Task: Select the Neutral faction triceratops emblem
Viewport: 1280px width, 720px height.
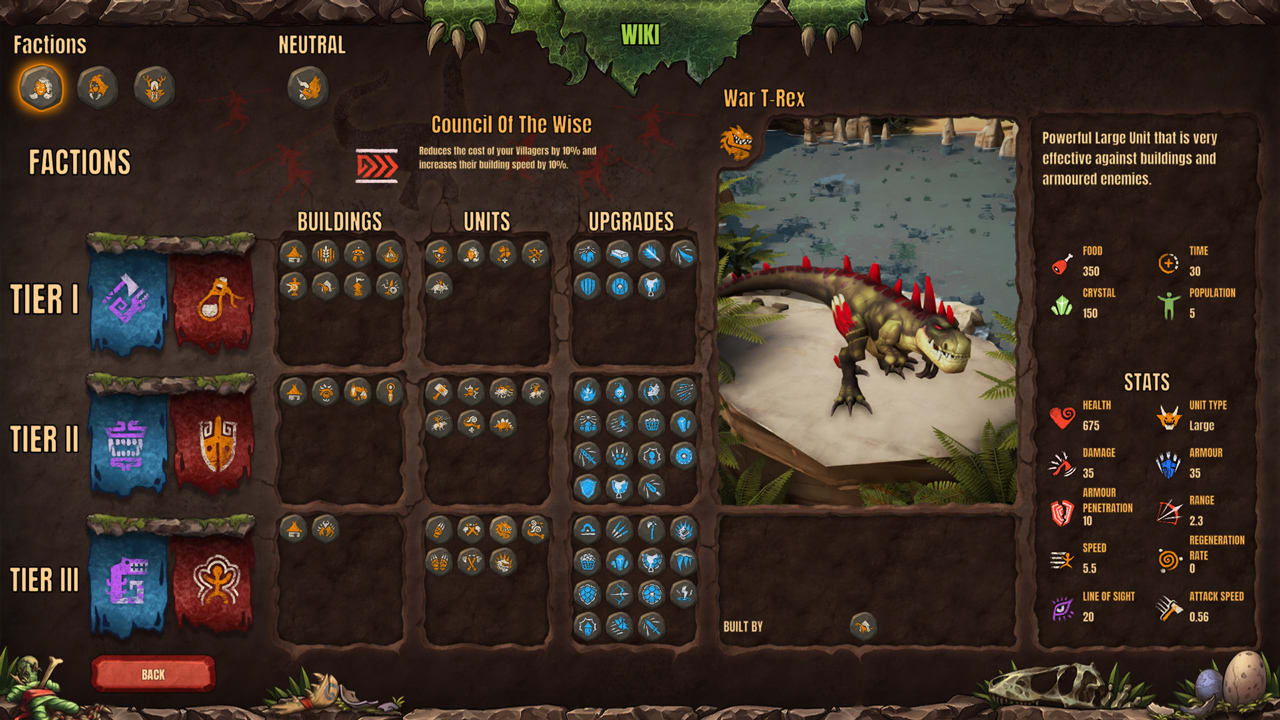Action: [307, 87]
